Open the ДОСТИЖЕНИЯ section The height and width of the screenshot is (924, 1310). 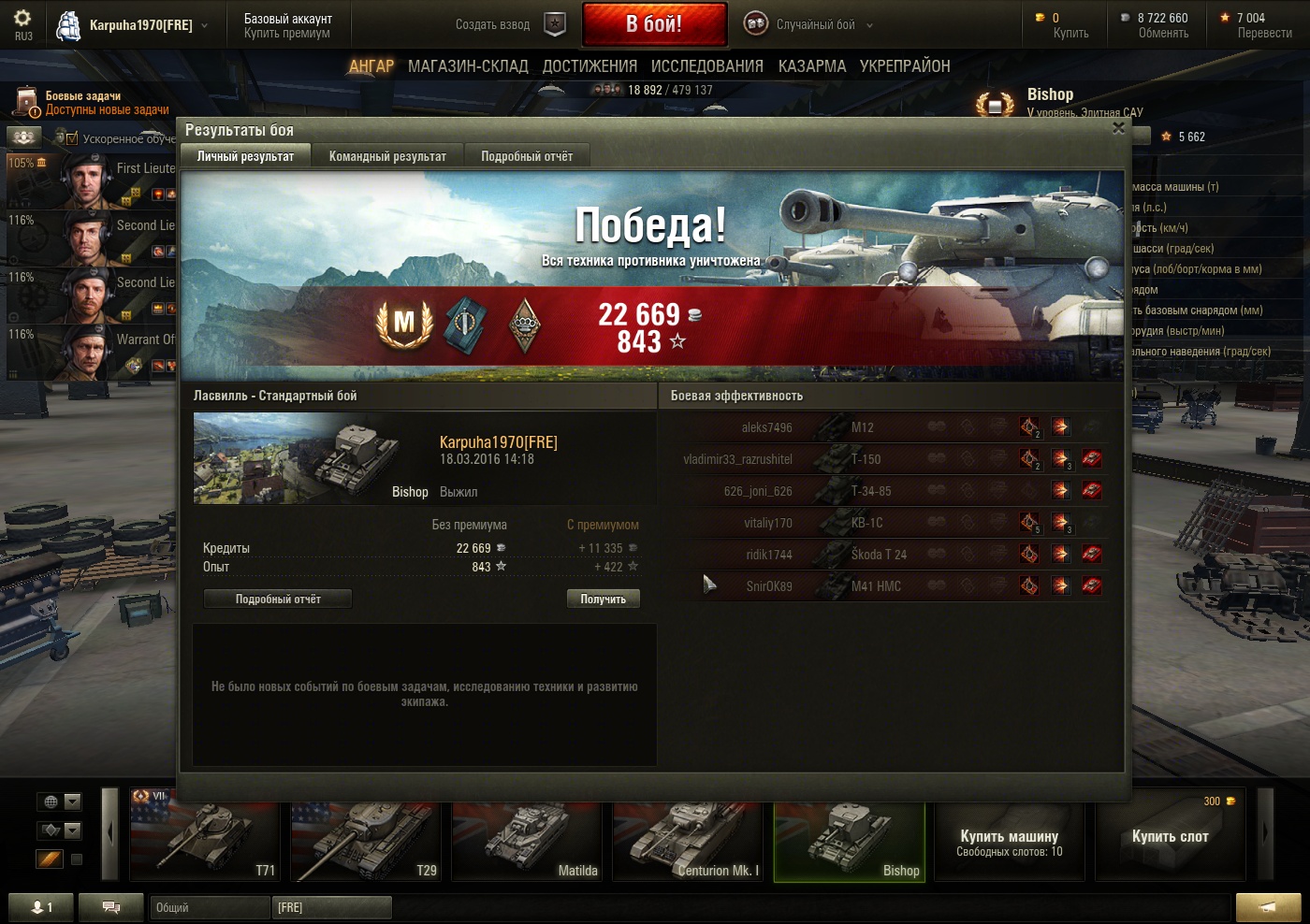click(589, 66)
